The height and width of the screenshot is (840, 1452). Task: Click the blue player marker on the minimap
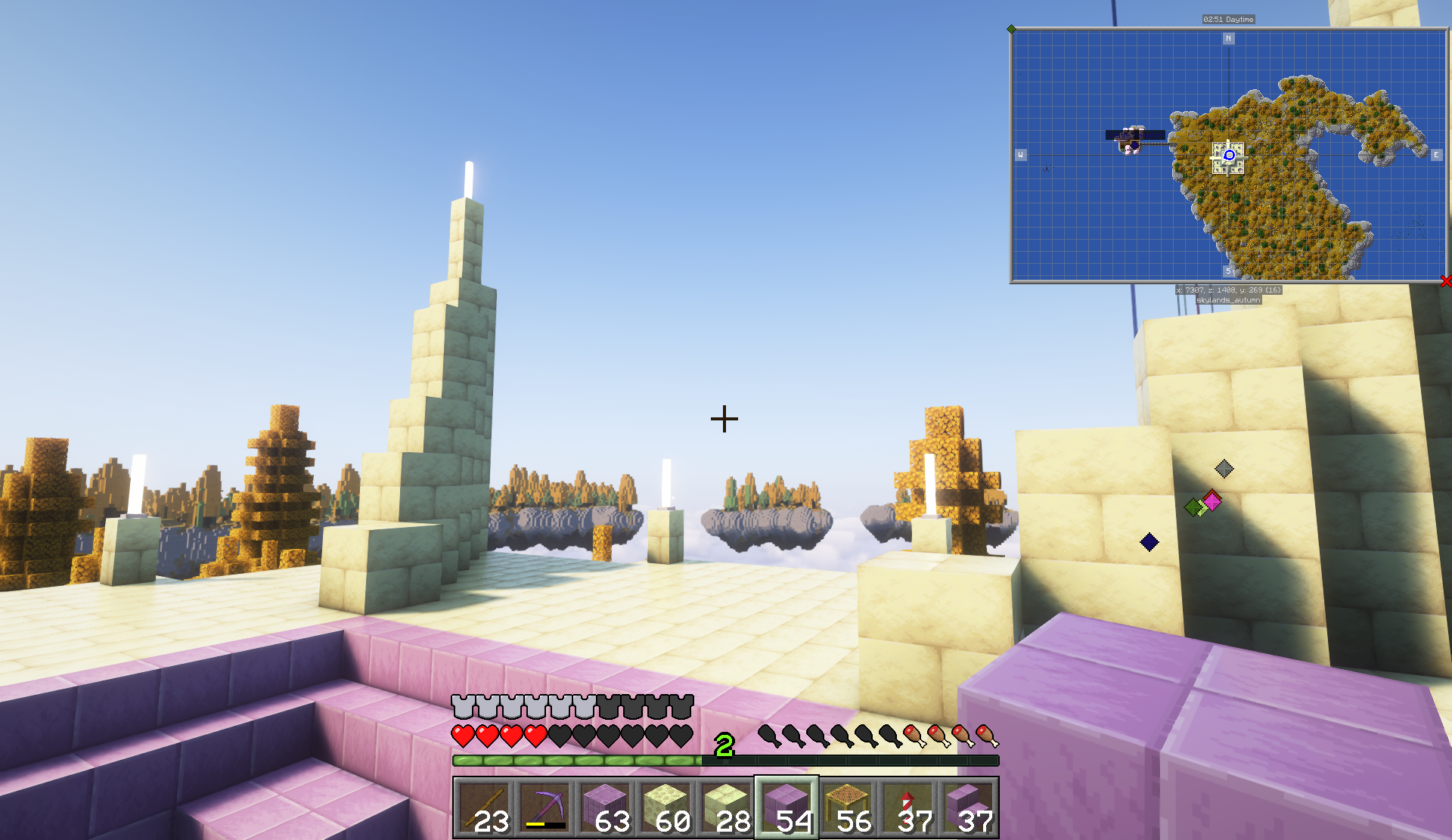coord(1229,155)
